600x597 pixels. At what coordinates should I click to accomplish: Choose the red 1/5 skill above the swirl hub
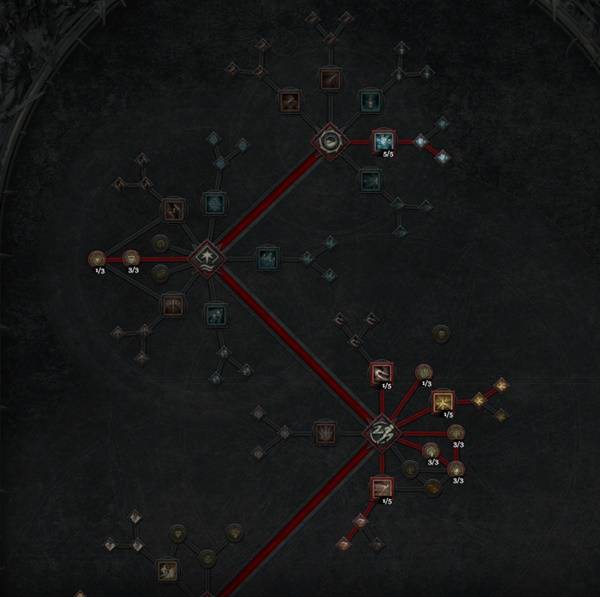click(x=382, y=373)
